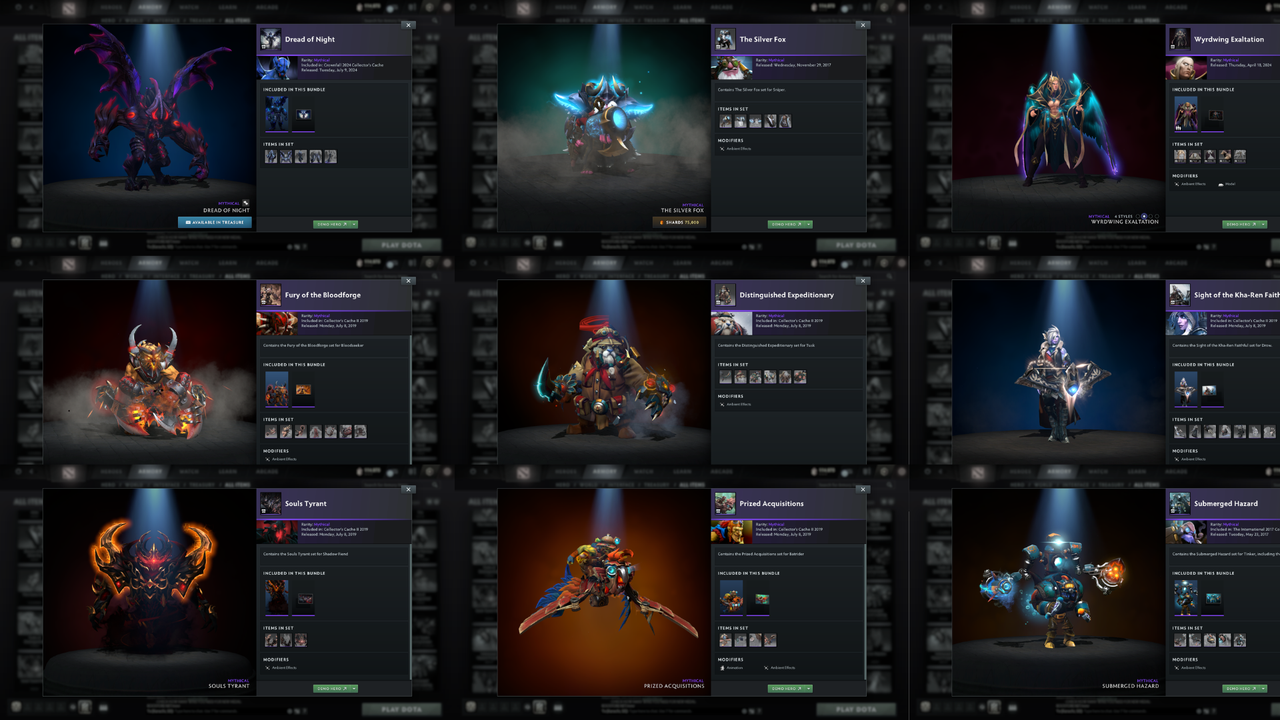The height and width of the screenshot is (720, 1280).
Task: Toggle the Model modifier on Wyrdwing Exaltation
Action: pos(1229,184)
